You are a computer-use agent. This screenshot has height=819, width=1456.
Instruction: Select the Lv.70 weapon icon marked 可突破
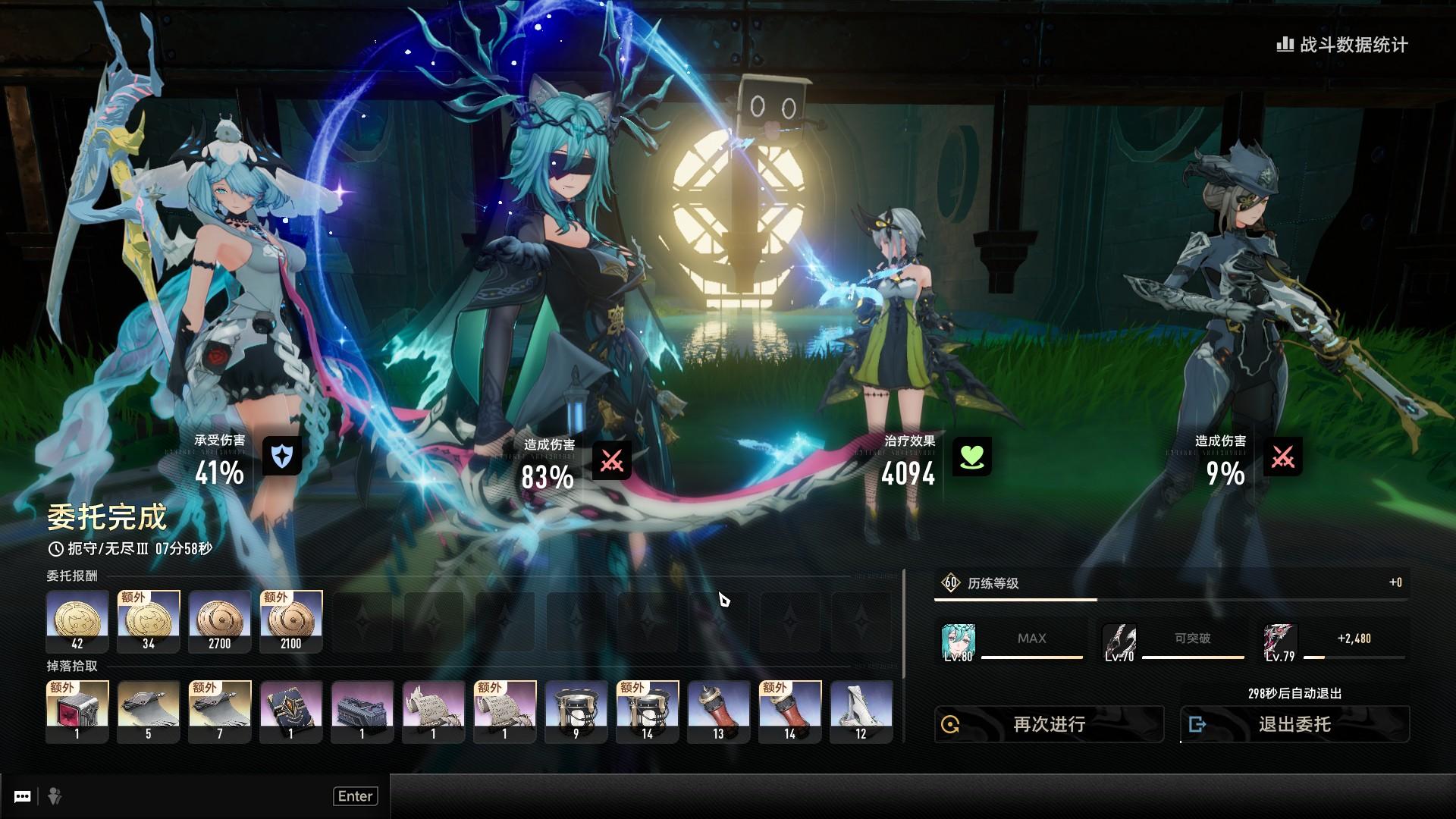pos(1119,642)
